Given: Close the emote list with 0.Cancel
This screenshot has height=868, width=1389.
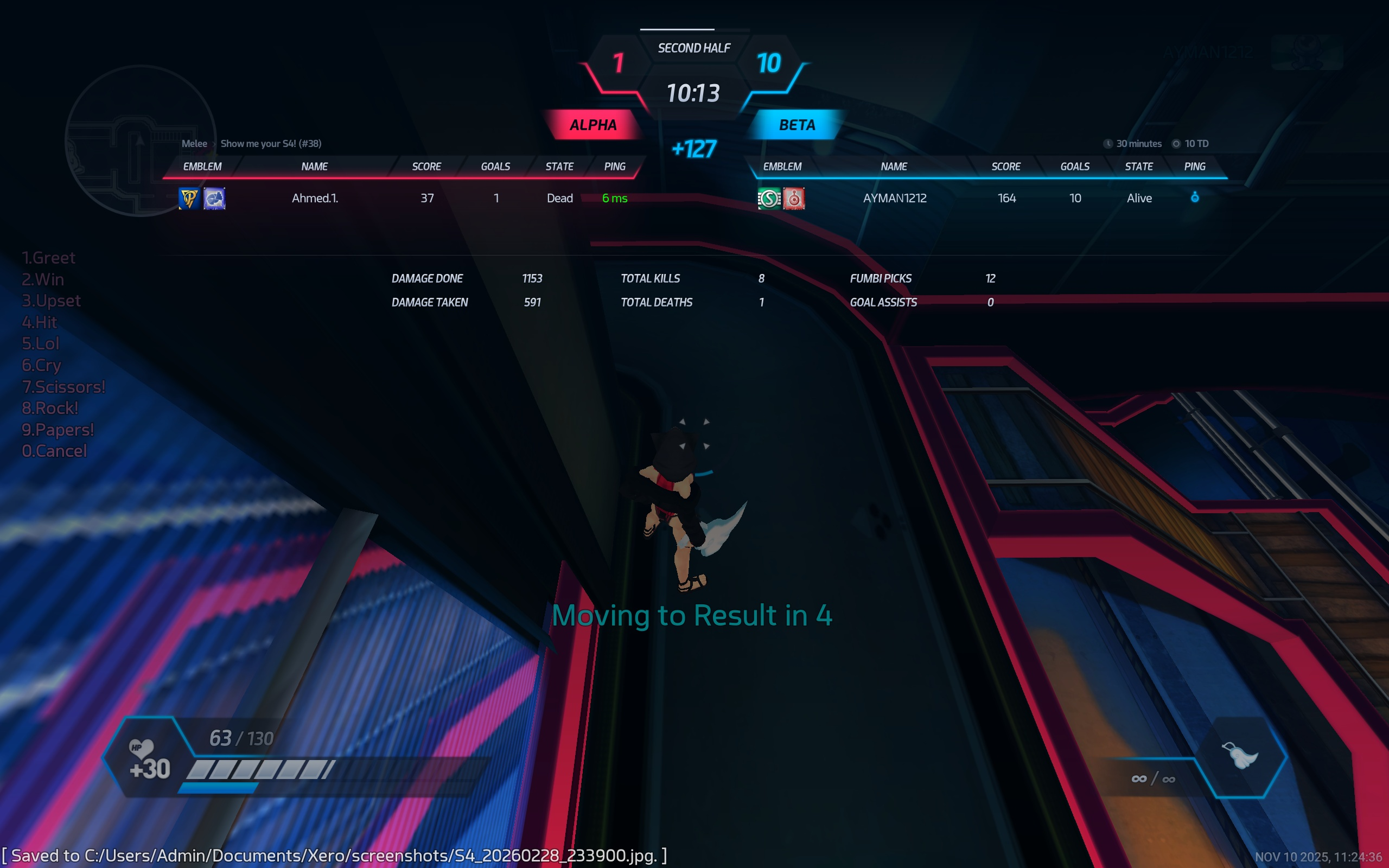Looking at the screenshot, I should pos(54,451).
